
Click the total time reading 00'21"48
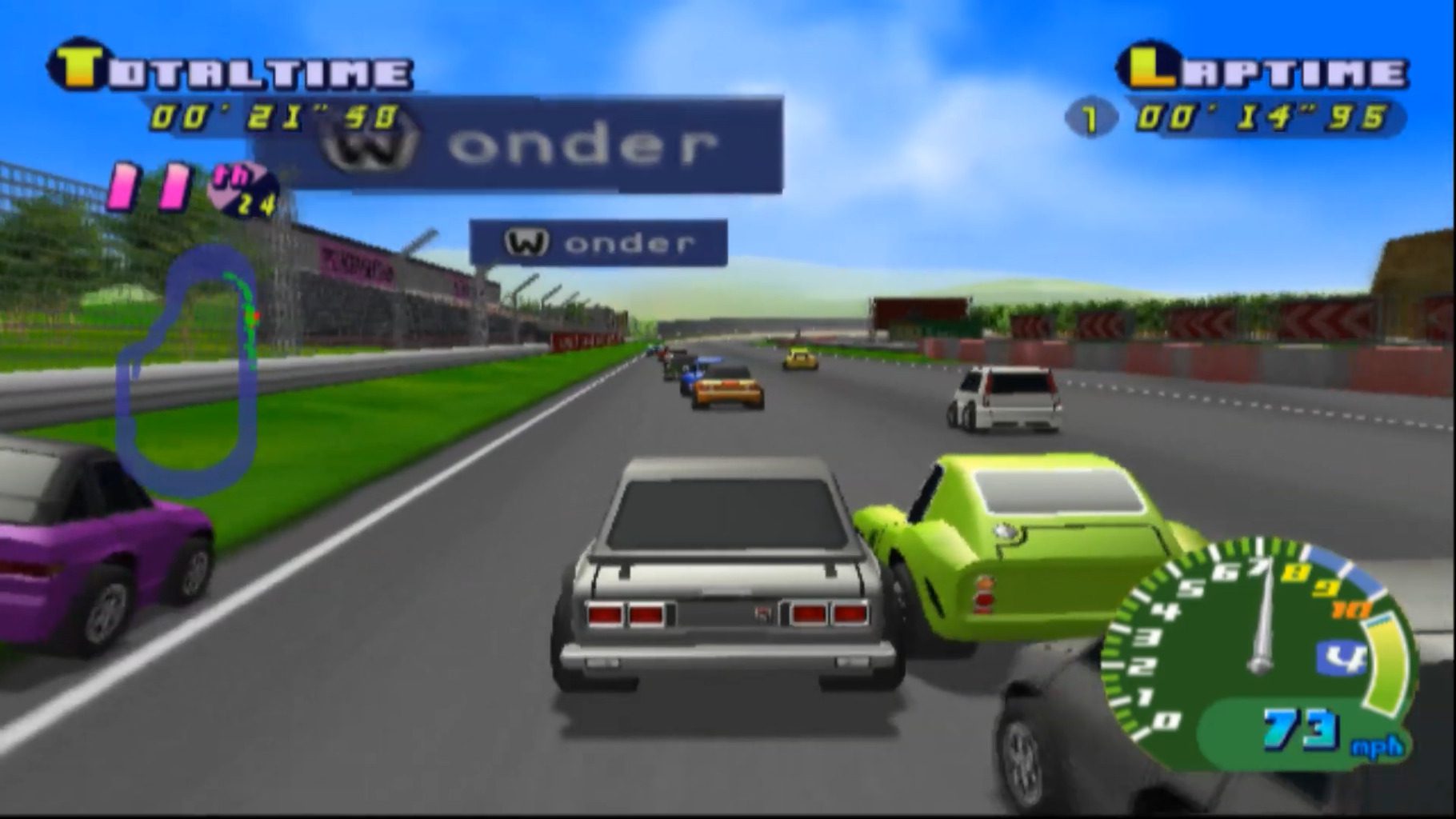[276, 116]
